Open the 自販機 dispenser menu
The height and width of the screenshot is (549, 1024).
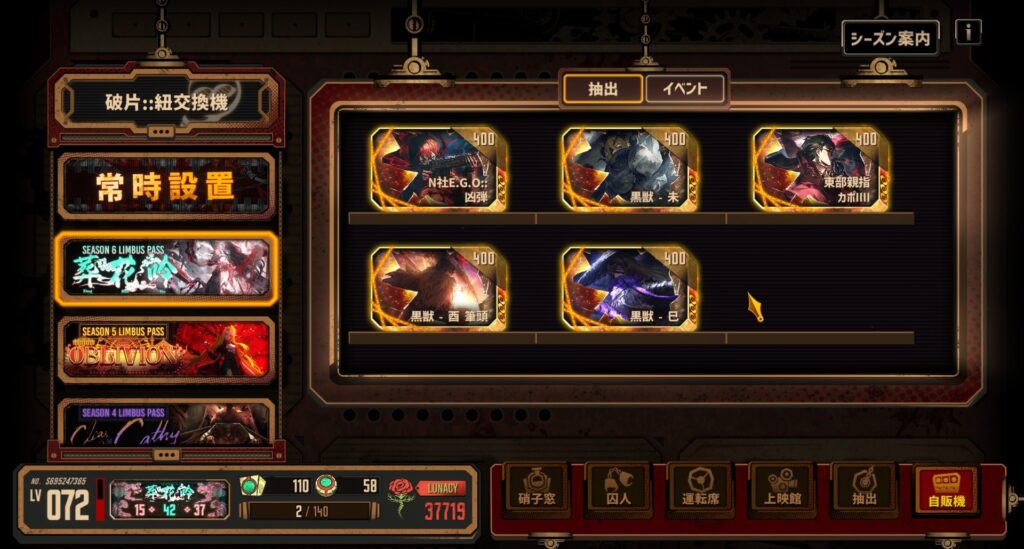pyautogui.click(x=944, y=490)
